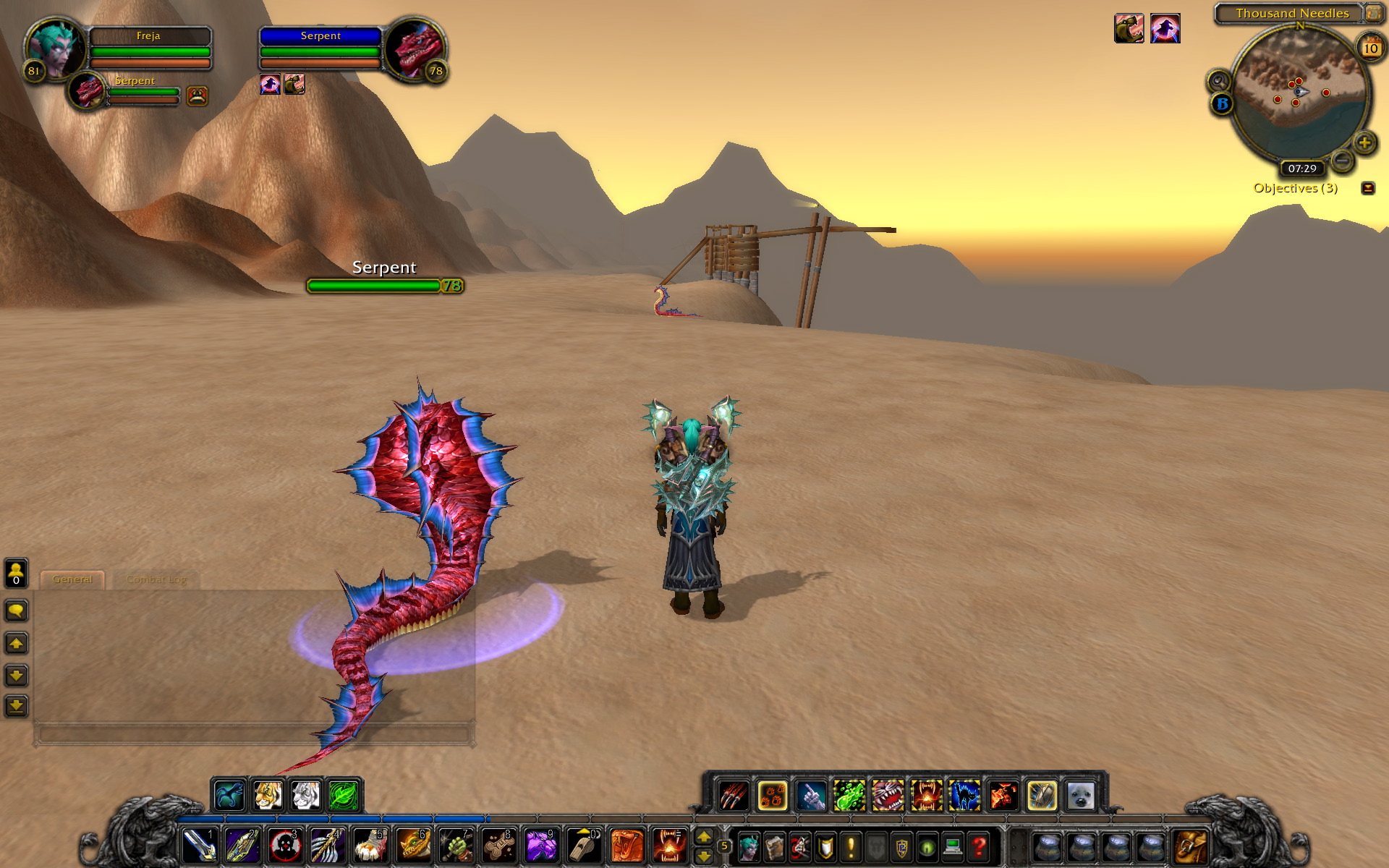Open the calendar button showing 10

click(x=1370, y=48)
